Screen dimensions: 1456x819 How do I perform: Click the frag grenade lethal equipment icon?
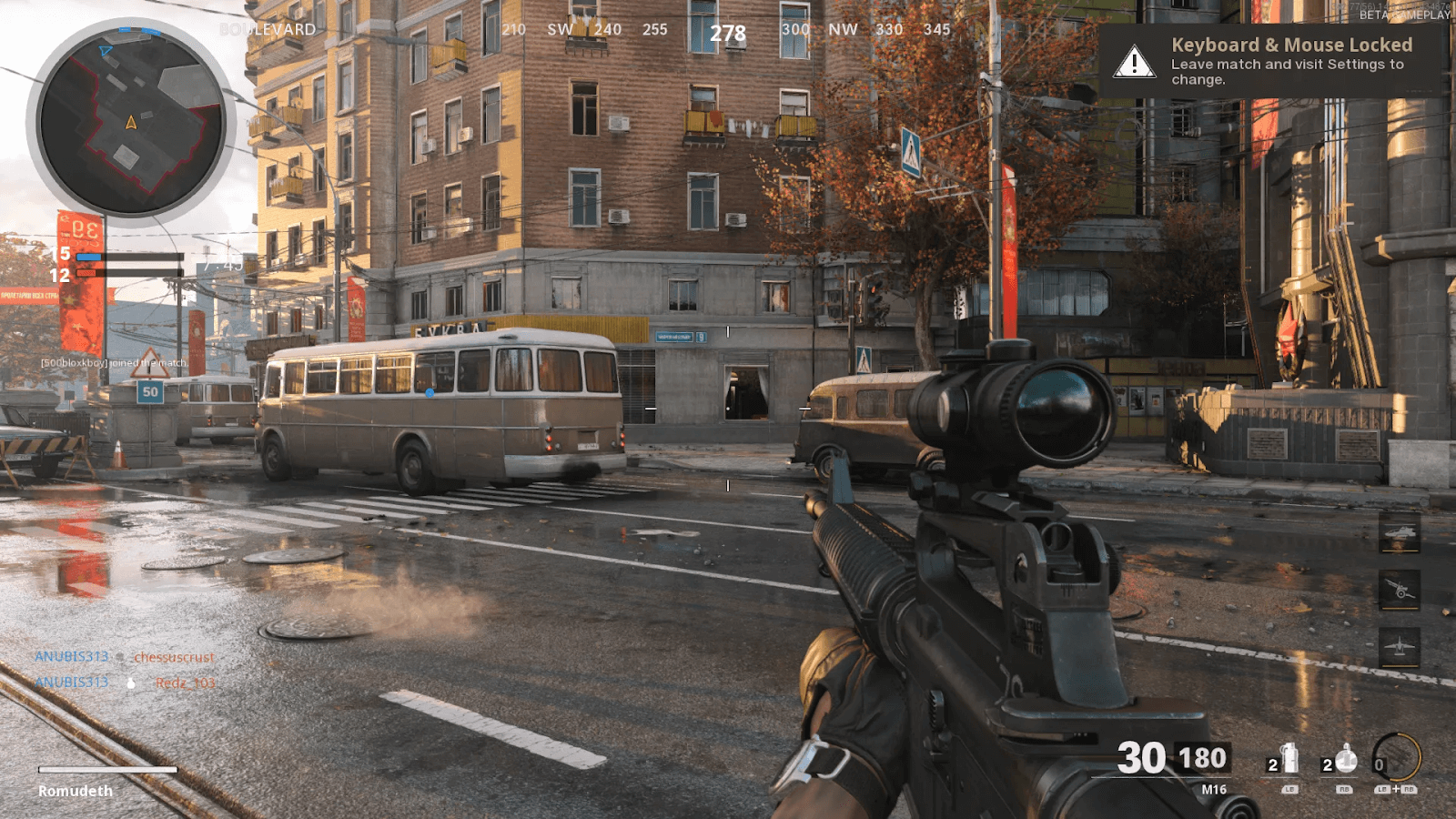[x=1289, y=757]
